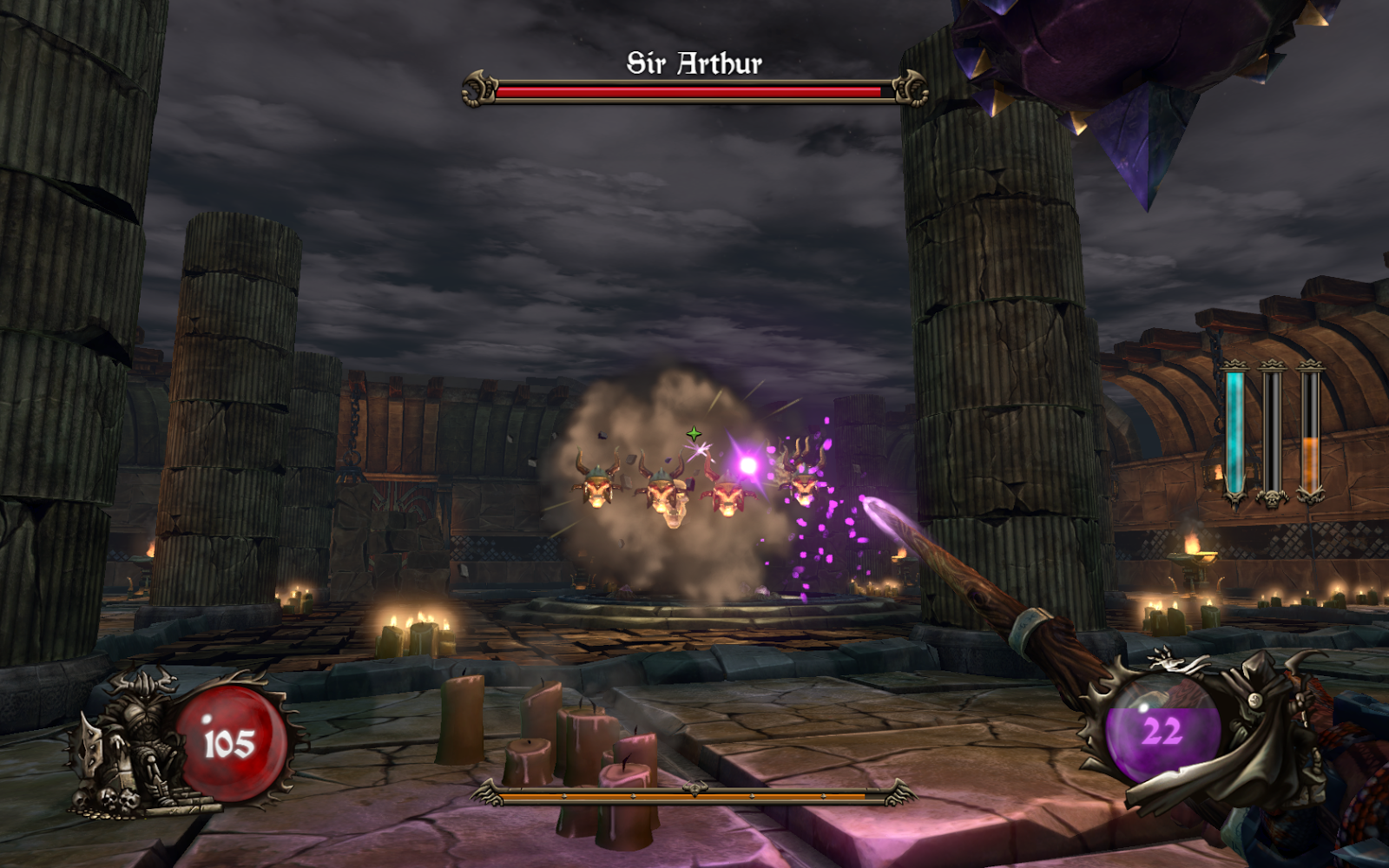The width and height of the screenshot is (1389, 868).
Task: Click the dragon-head ornament below the cyan gauge
Action: pyautogui.click(x=1234, y=497)
